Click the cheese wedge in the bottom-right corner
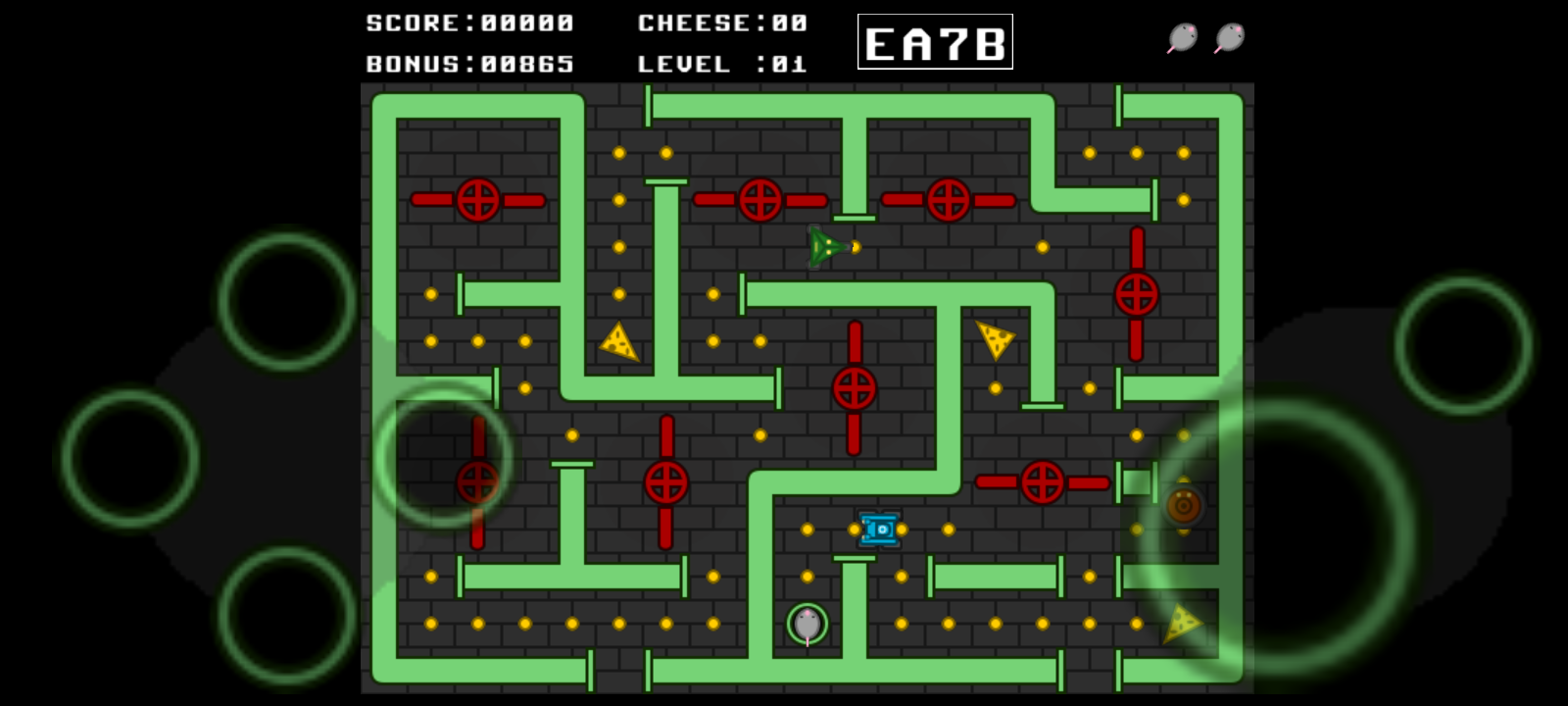This screenshot has width=1568, height=706. pos(1184,622)
